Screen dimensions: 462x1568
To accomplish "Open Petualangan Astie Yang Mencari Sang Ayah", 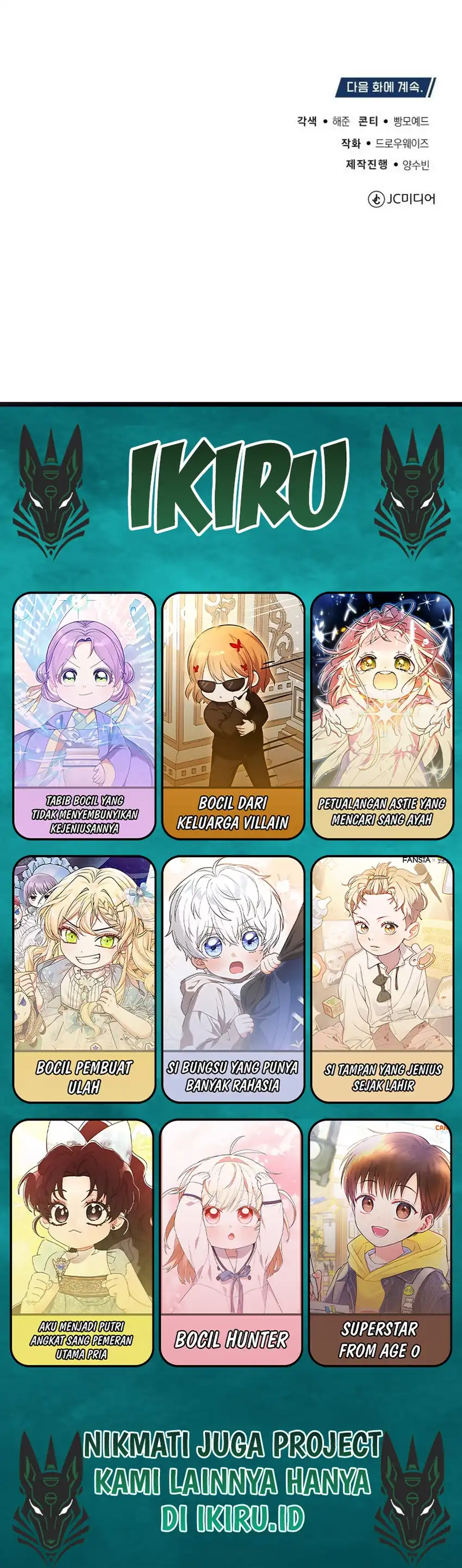I will click(x=382, y=715).
